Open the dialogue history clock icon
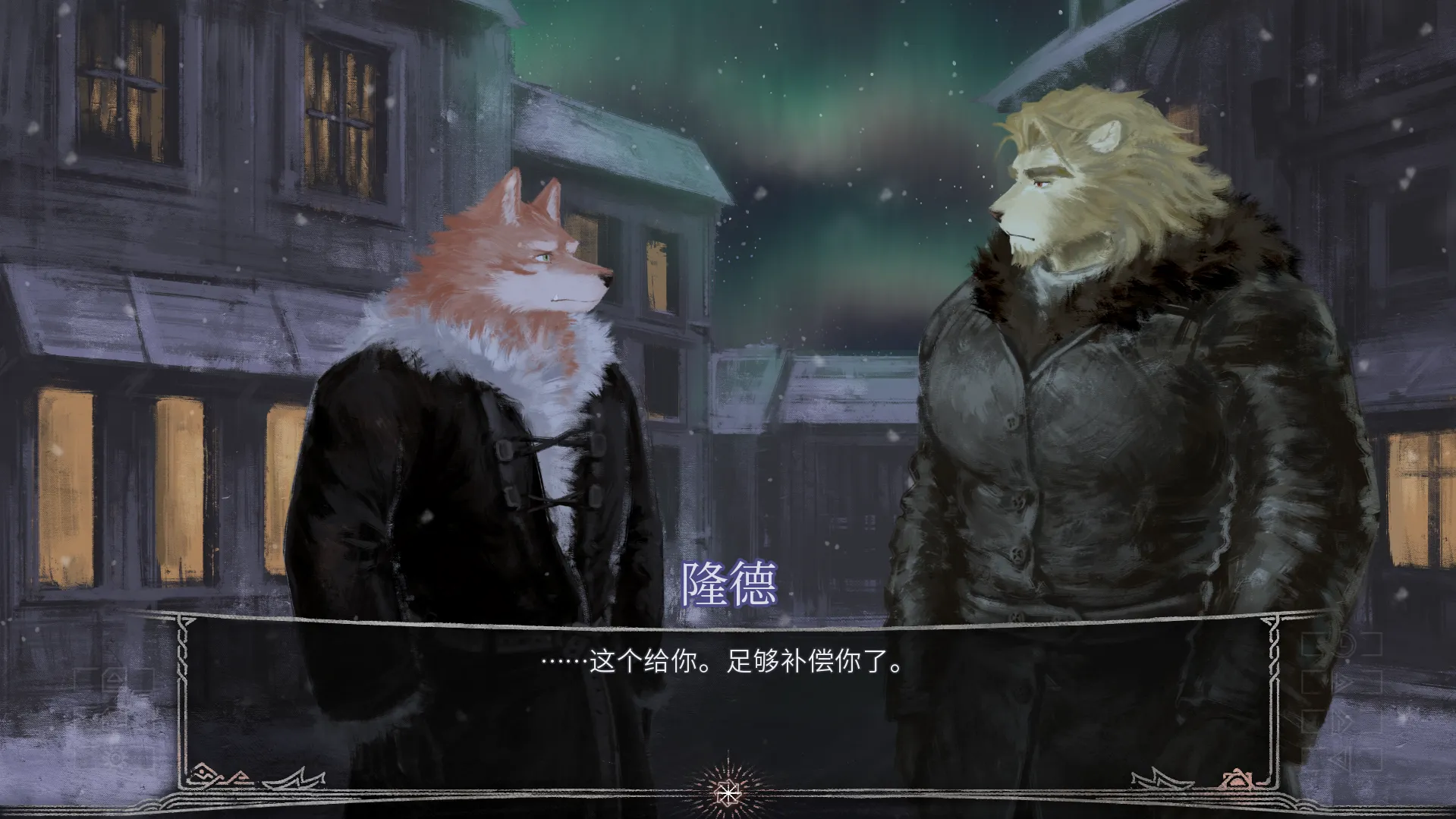1456x819 pixels. pyautogui.click(x=1344, y=645)
